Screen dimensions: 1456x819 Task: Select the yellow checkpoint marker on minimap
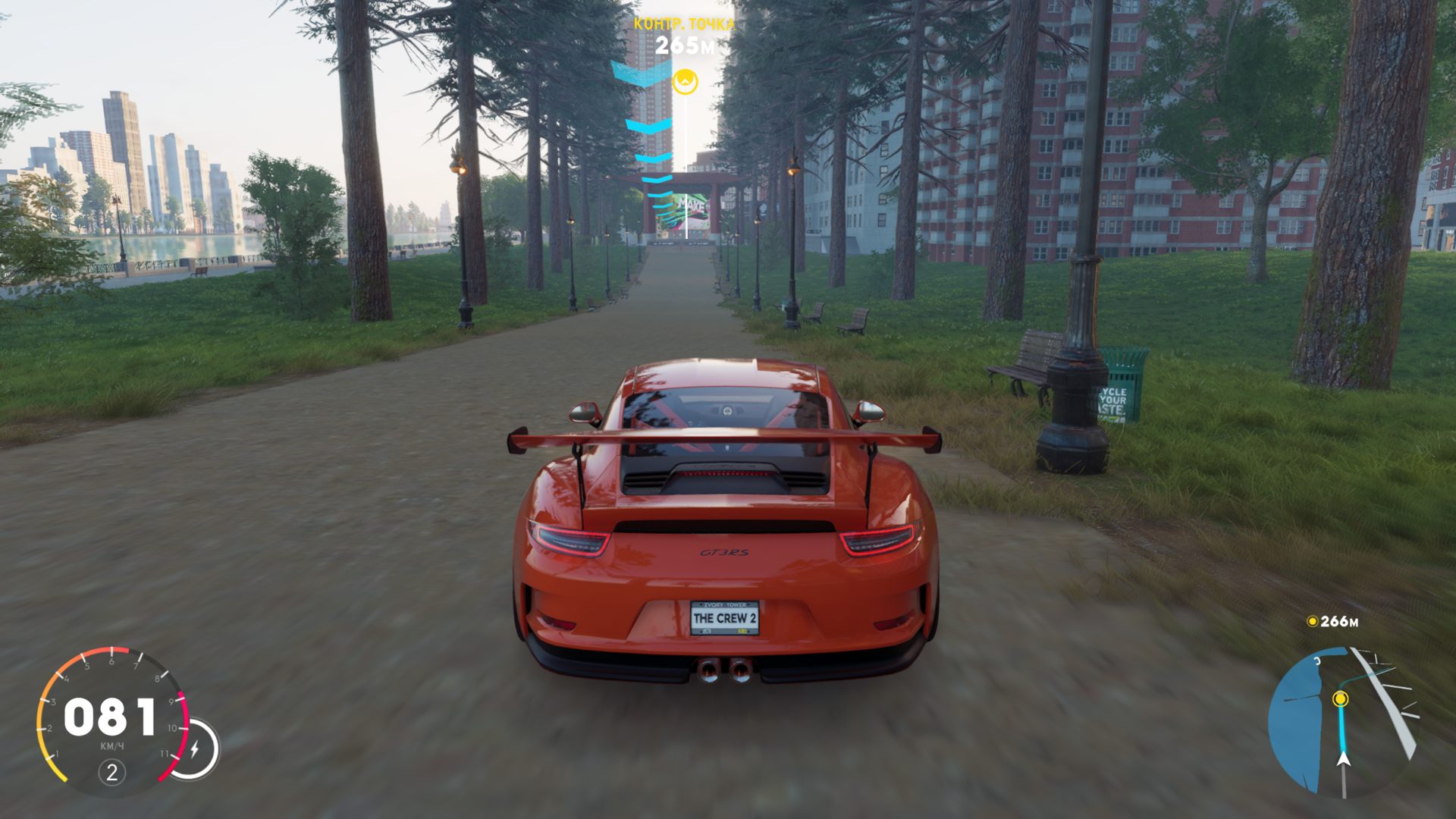1341,698
